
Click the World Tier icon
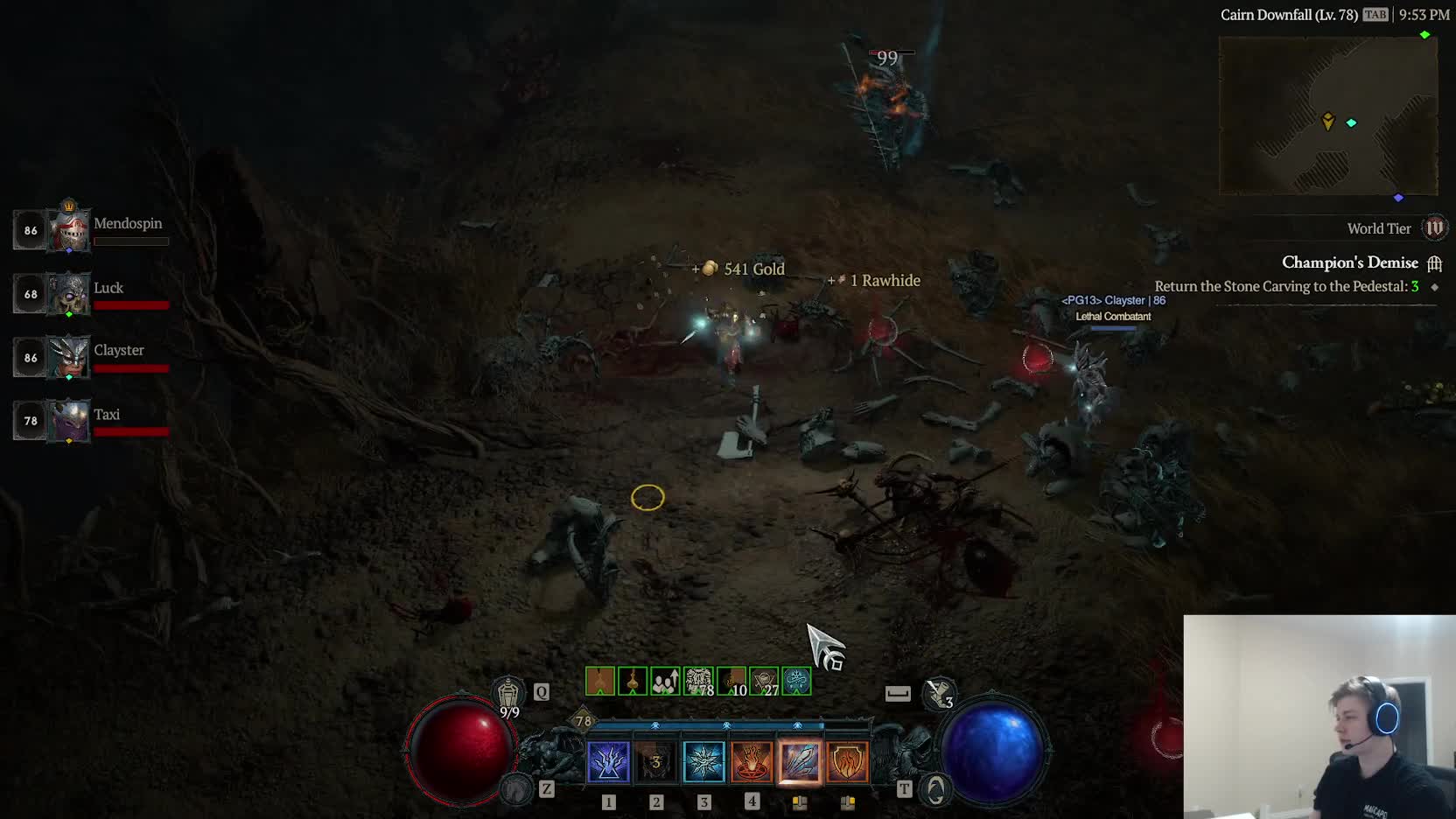[x=1435, y=228]
